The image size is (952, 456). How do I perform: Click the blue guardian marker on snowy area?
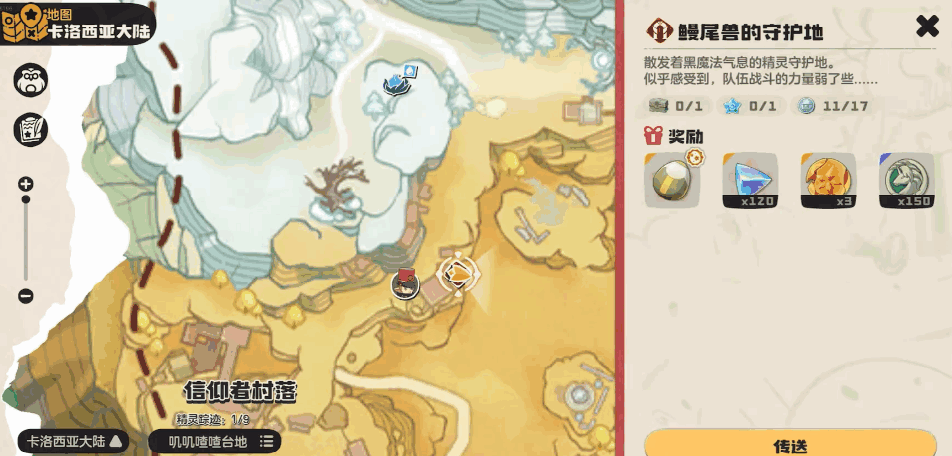(399, 82)
